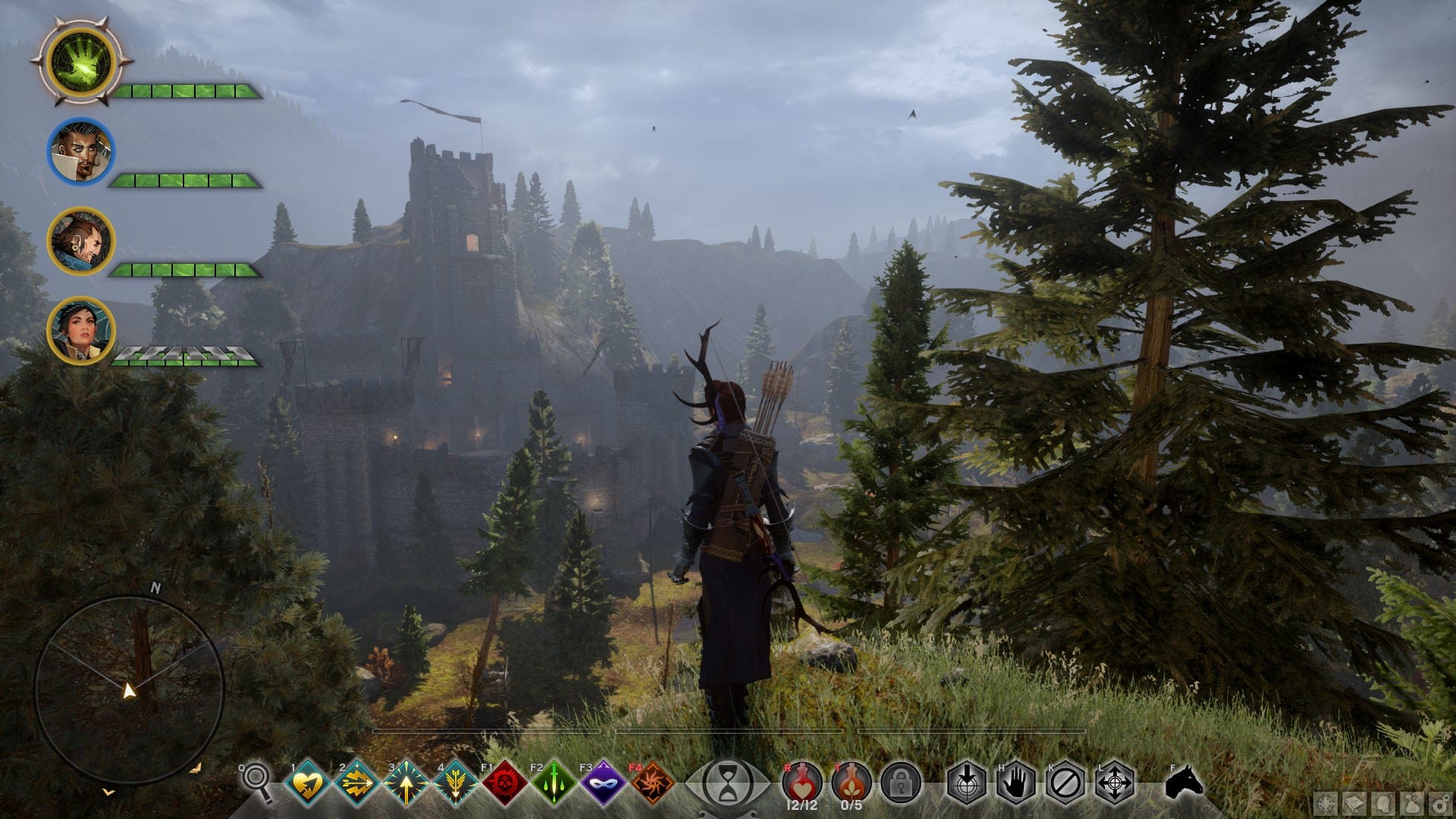
Task: Order party to hold position with hand icon
Action: click(1016, 783)
